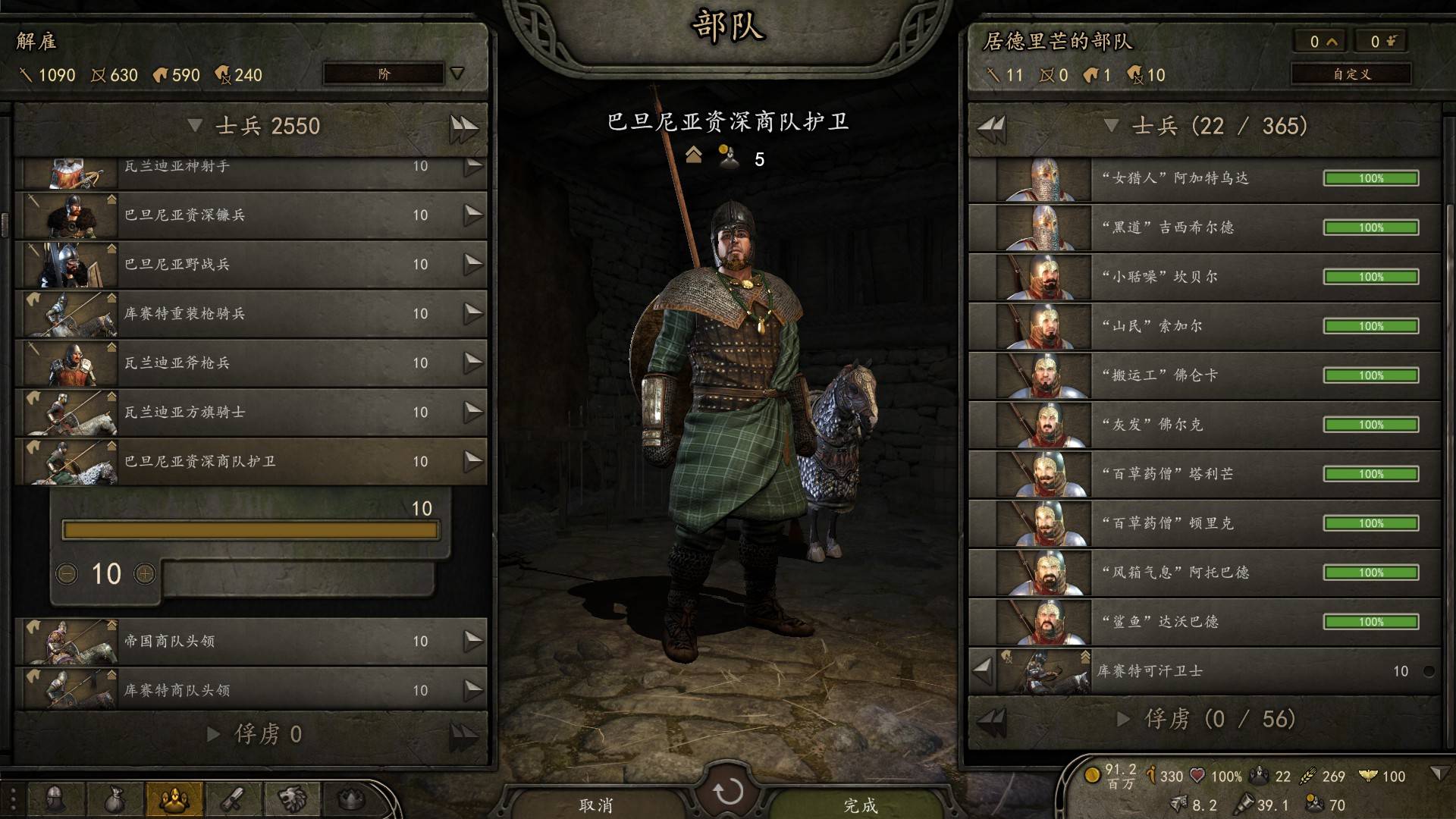1456x819 pixels.
Task: Open the inventory bag icon in bottom bar
Action: click(114, 799)
